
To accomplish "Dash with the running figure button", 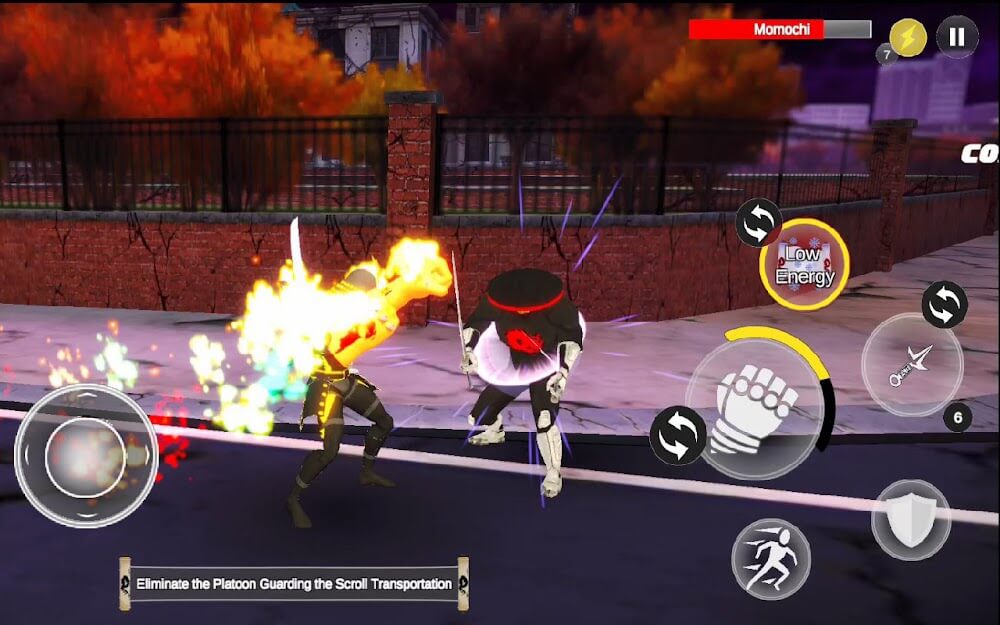I will (769, 558).
